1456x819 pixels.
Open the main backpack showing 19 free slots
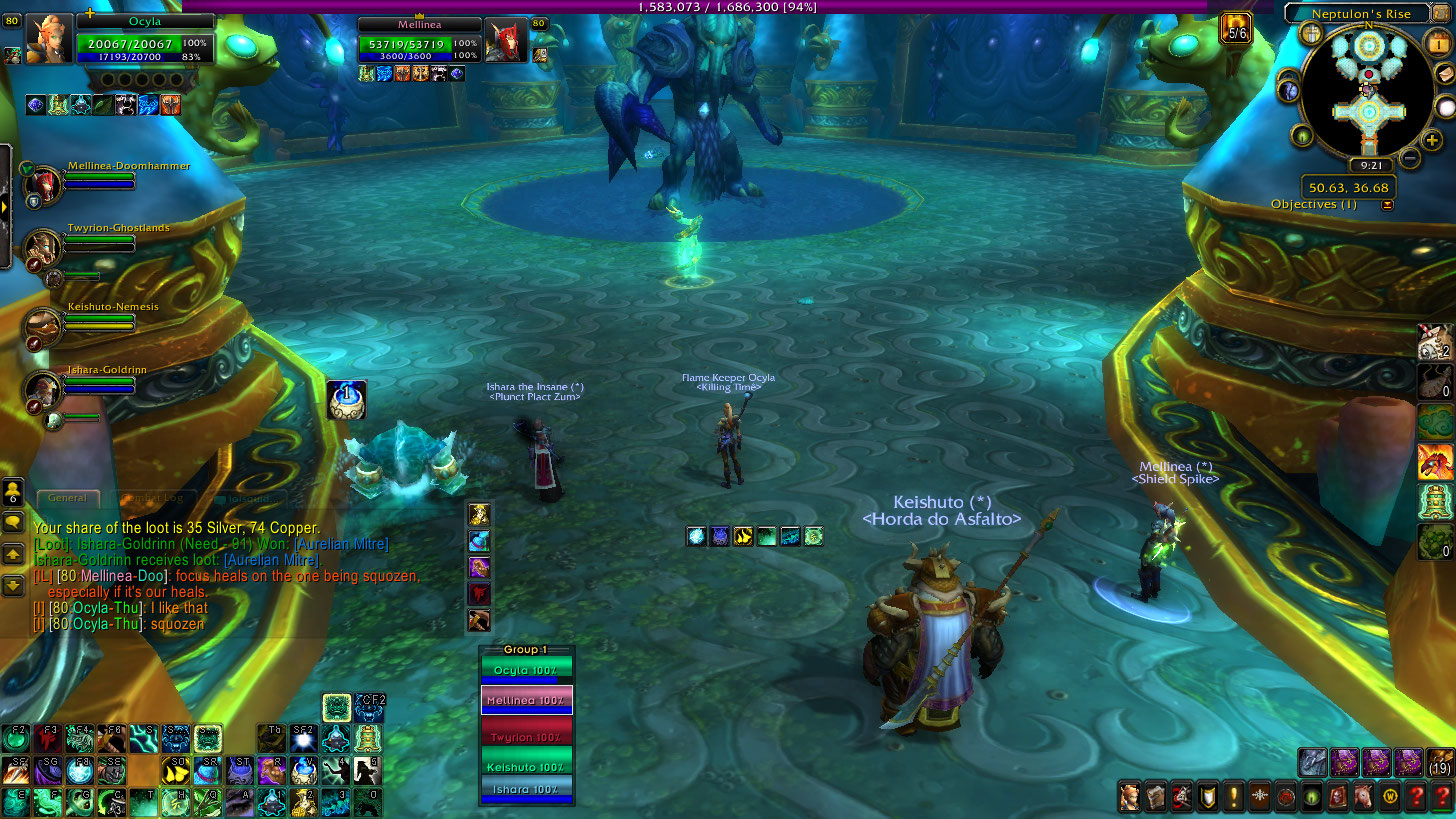pos(1440,762)
